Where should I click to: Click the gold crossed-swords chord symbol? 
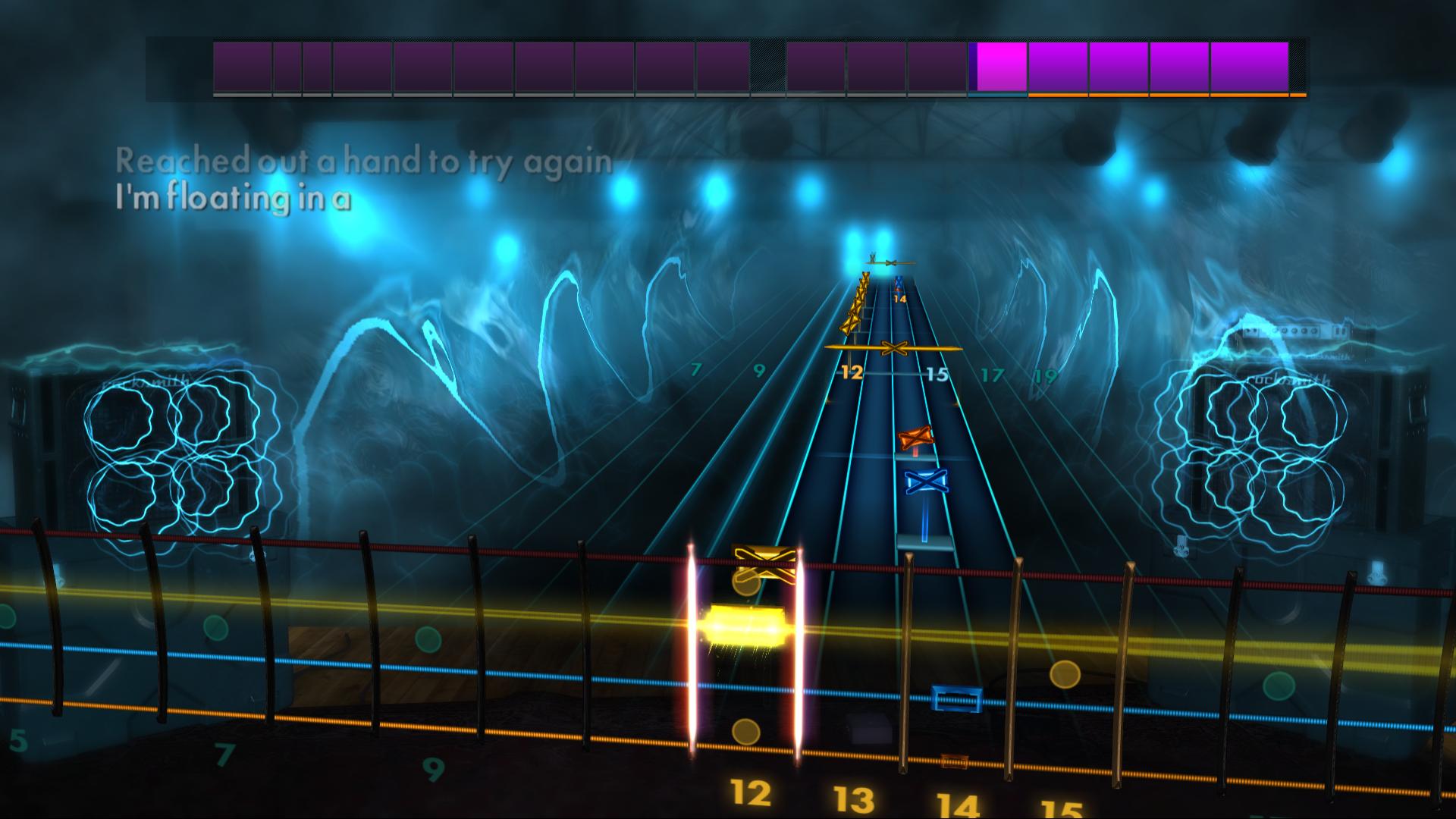click(x=895, y=349)
